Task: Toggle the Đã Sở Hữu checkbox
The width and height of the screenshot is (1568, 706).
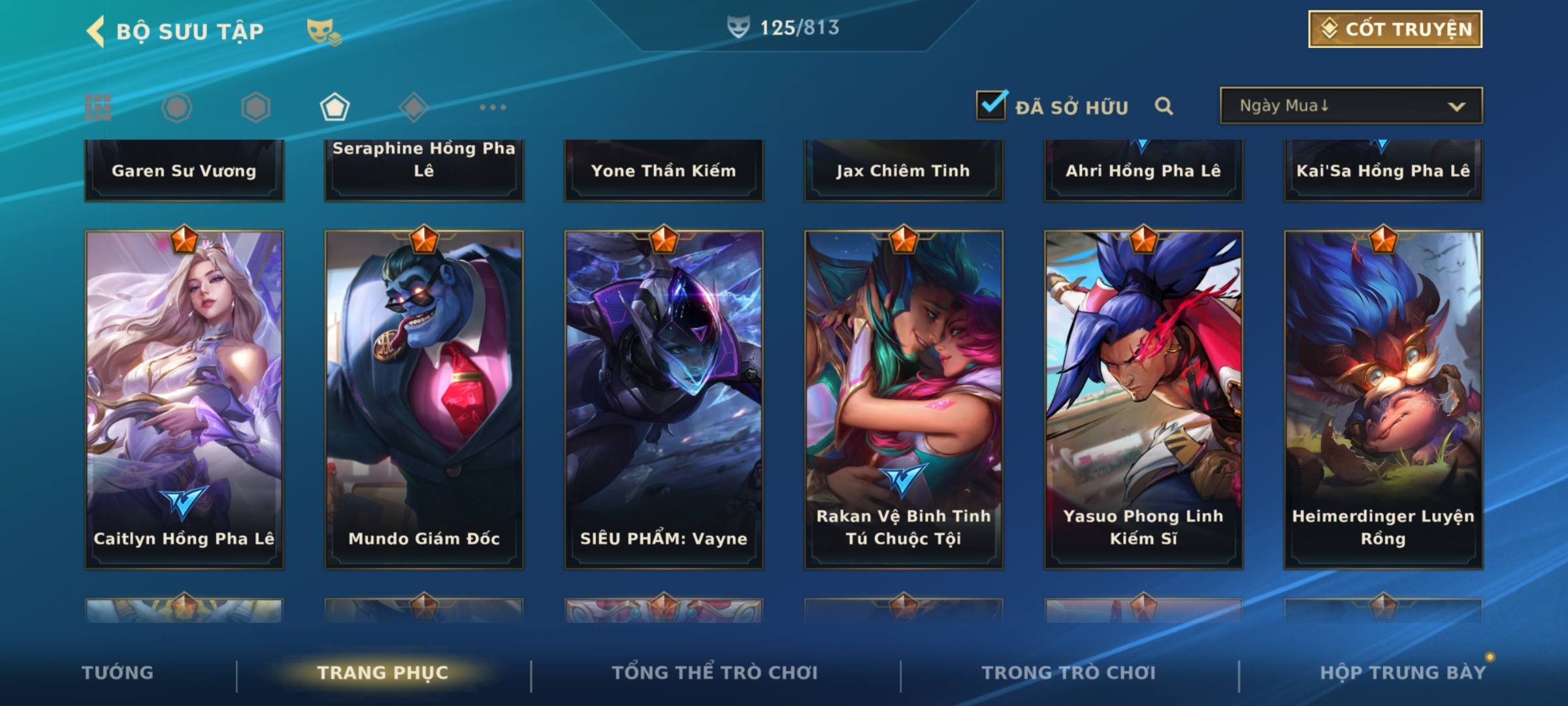Action: pos(991,105)
